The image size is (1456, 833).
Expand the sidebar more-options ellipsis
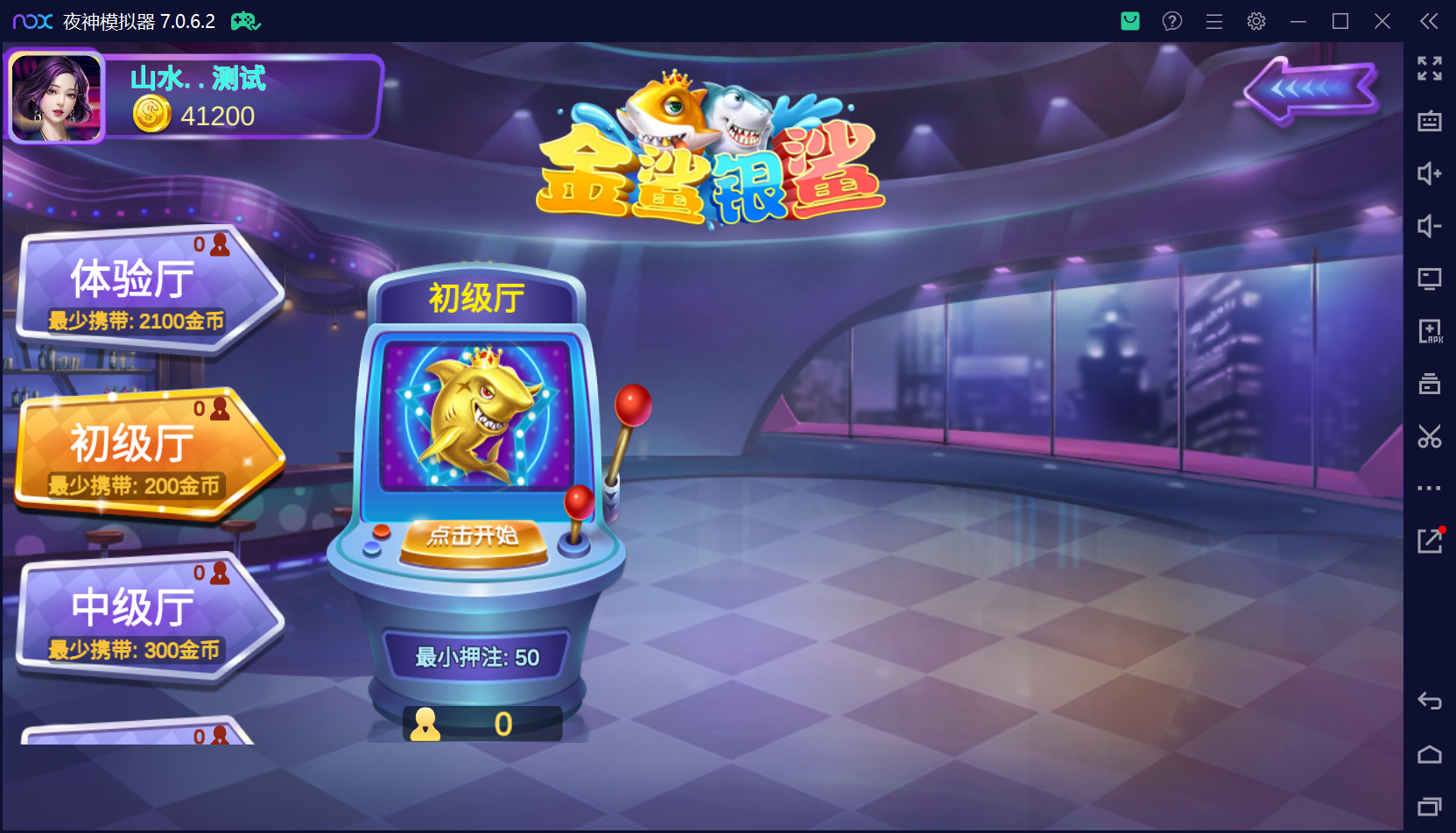pyautogui.click(x=1429, y=489)
